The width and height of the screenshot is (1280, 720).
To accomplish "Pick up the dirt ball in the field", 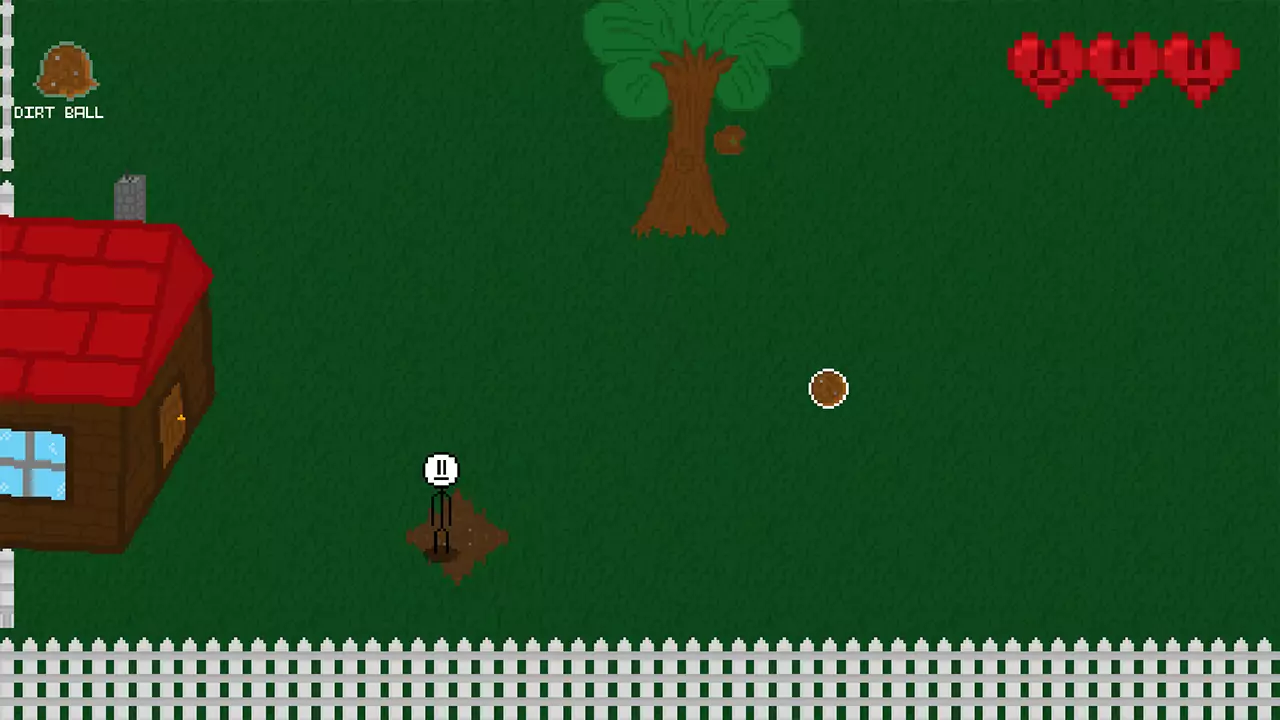I will click(828, 389).
